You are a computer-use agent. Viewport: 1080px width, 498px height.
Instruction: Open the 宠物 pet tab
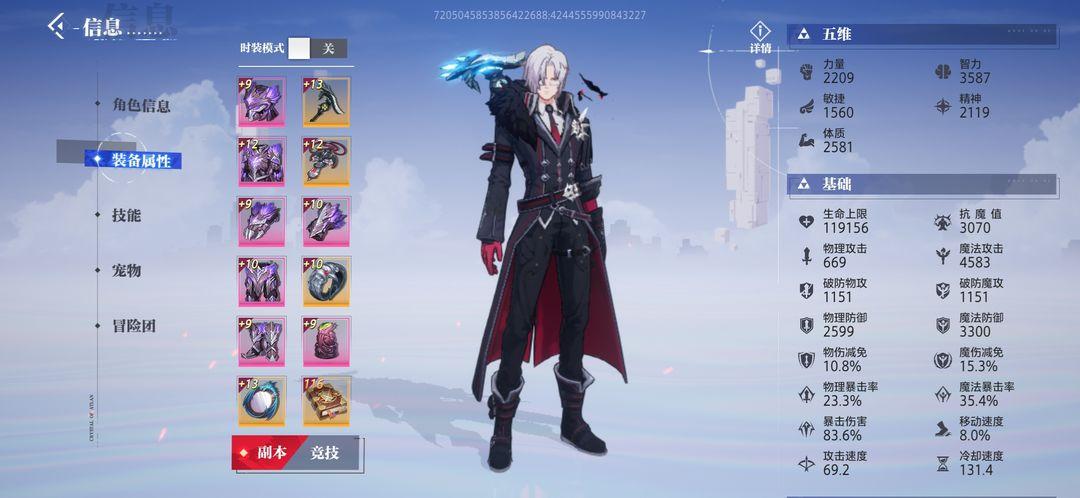[x=127, y=270]
